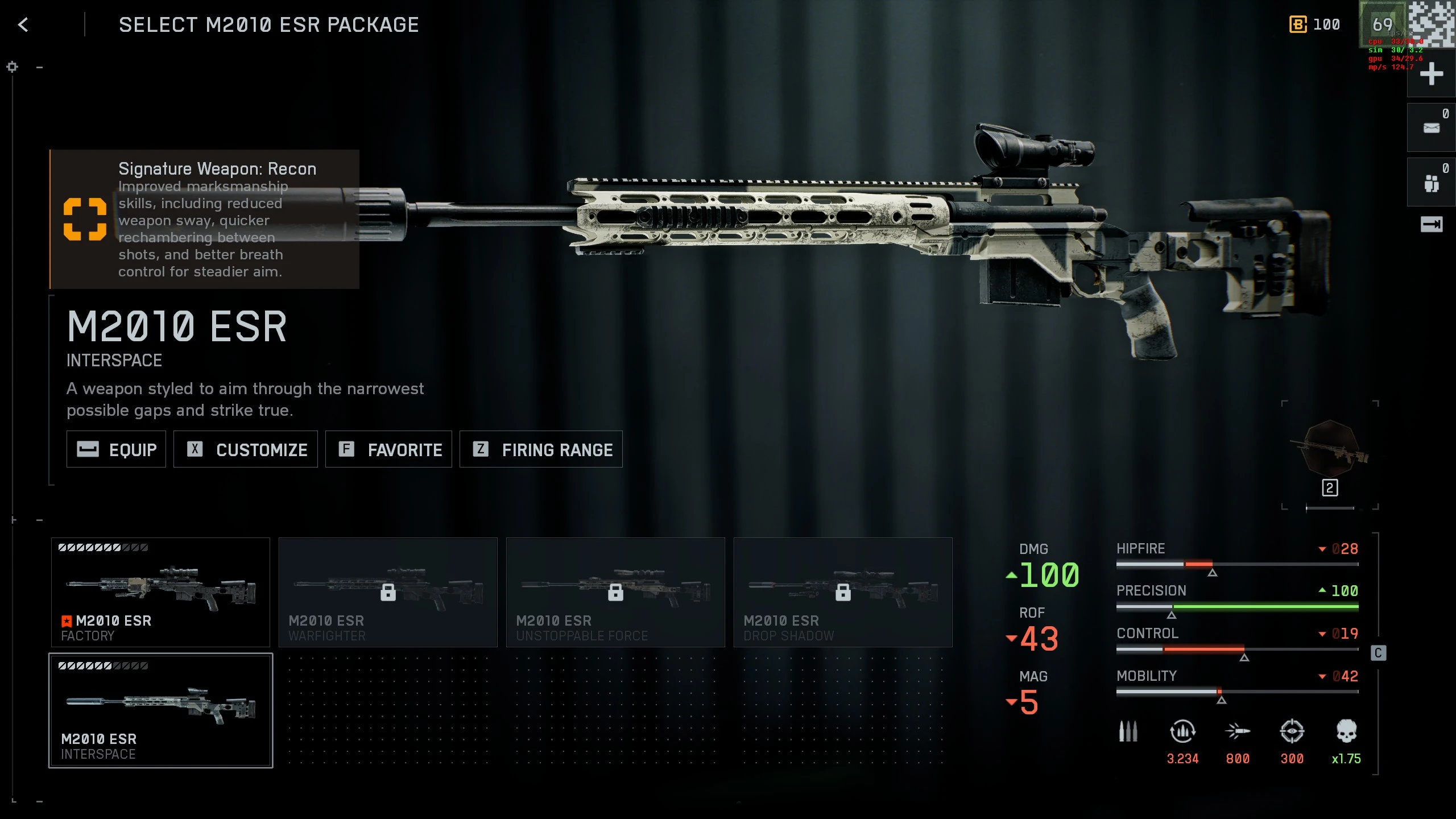Open the mail envelope notifications
The height and width of the screenshot is (819, 1456).
[1431, 128]
